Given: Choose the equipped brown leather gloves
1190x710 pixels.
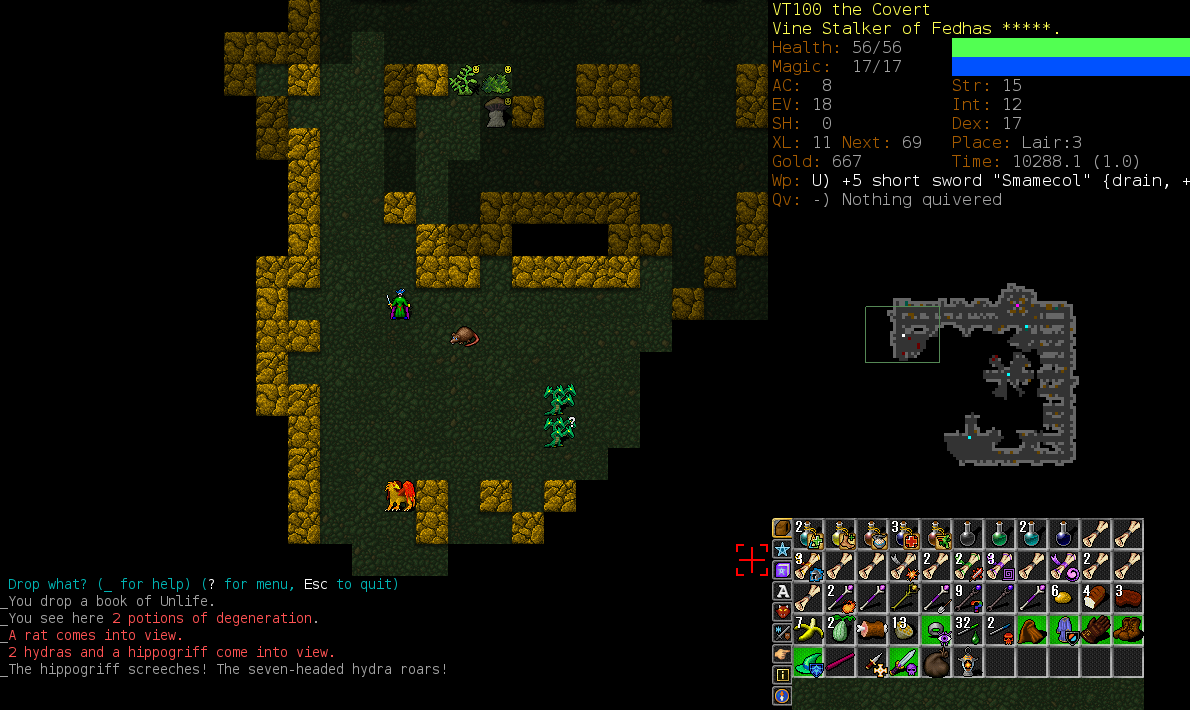Looking at the screenshot, I should point(1096,630).
